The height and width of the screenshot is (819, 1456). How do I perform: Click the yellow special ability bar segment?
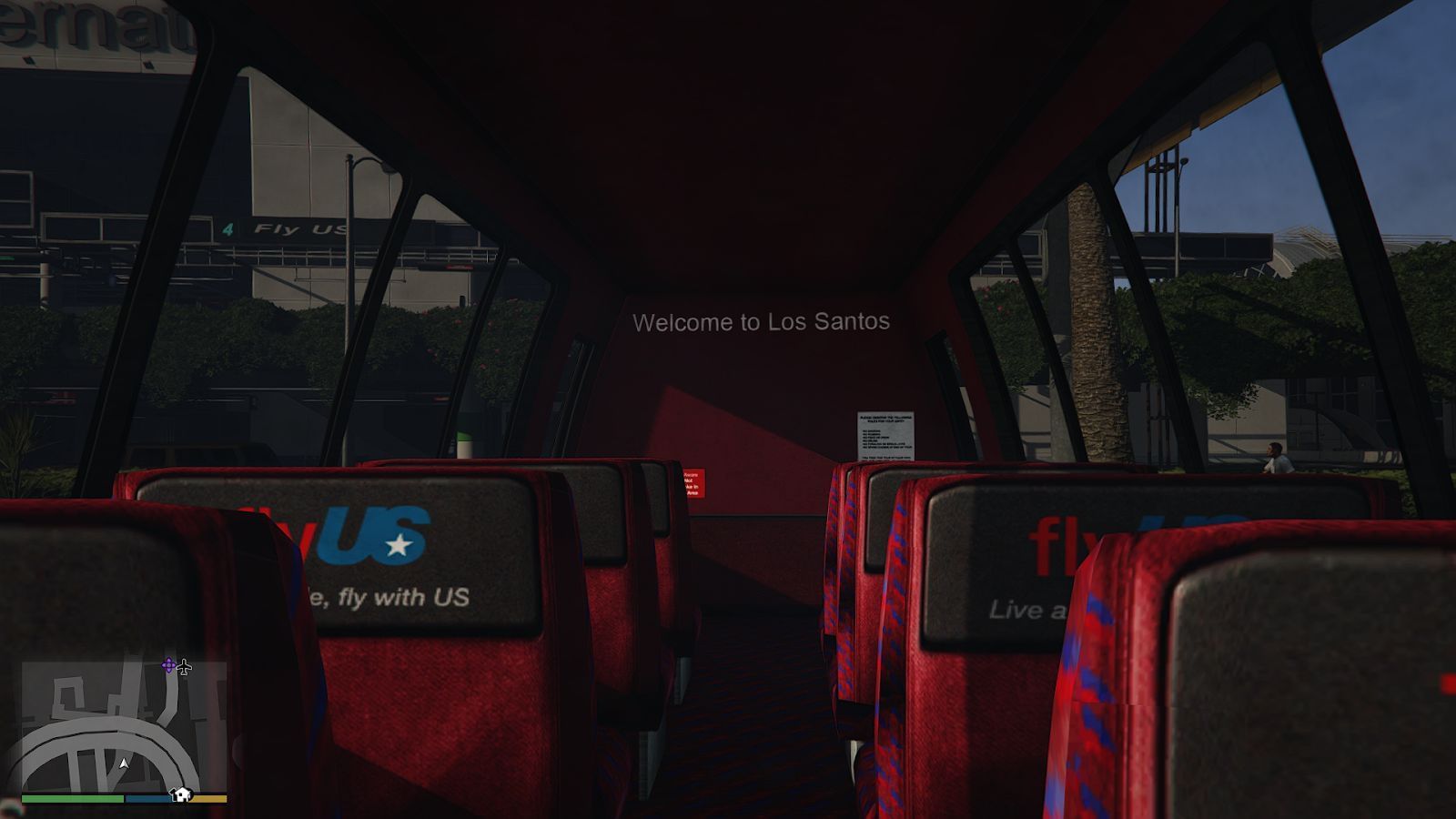(208, 800)
